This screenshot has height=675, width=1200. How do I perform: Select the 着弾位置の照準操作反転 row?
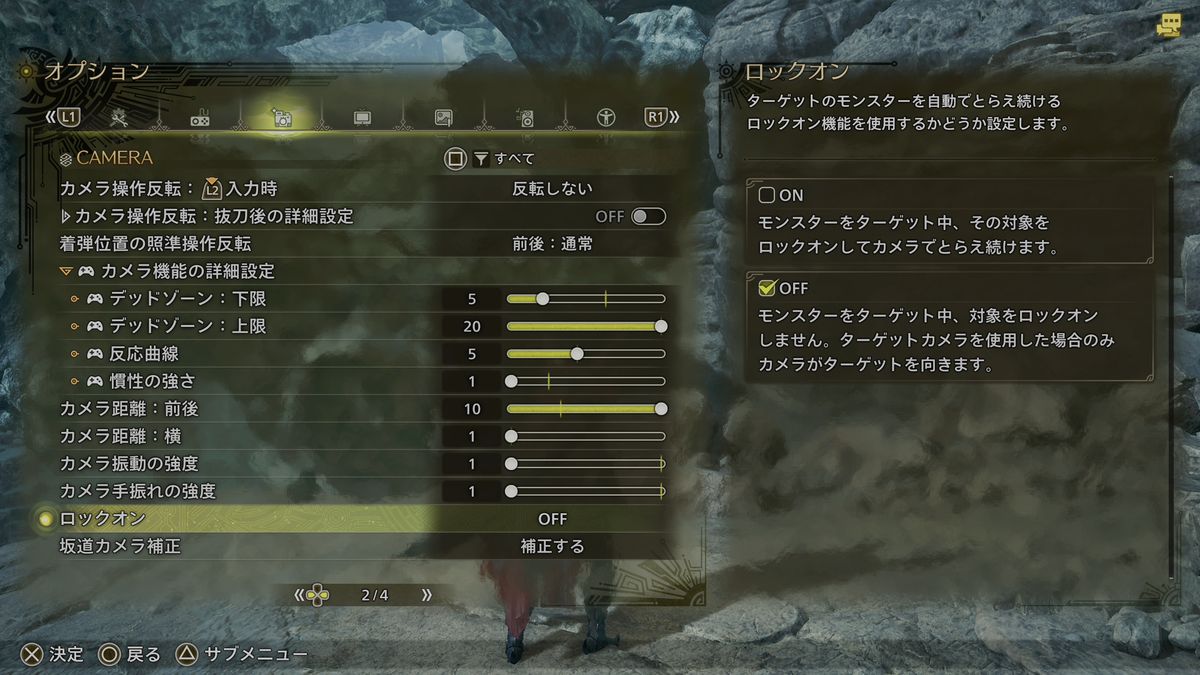(x=362, y=243)
